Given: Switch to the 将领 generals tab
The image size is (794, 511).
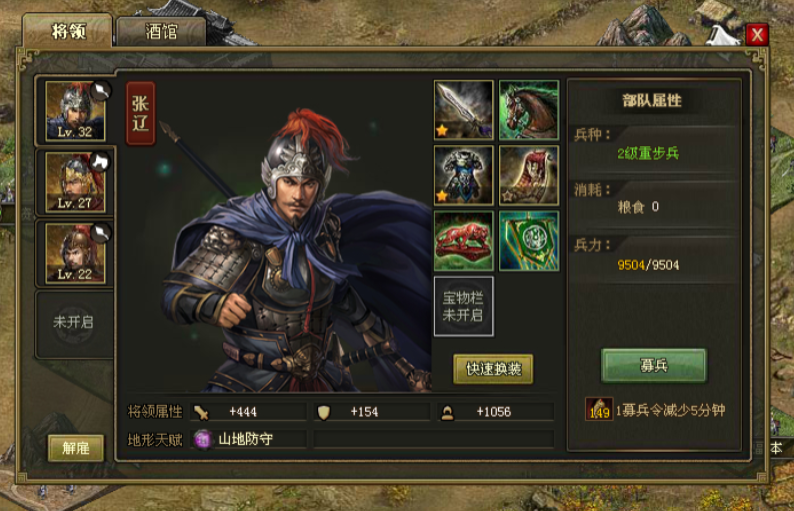Looking at the screenshot, I should pyautogui.click(x=69, y=31).
